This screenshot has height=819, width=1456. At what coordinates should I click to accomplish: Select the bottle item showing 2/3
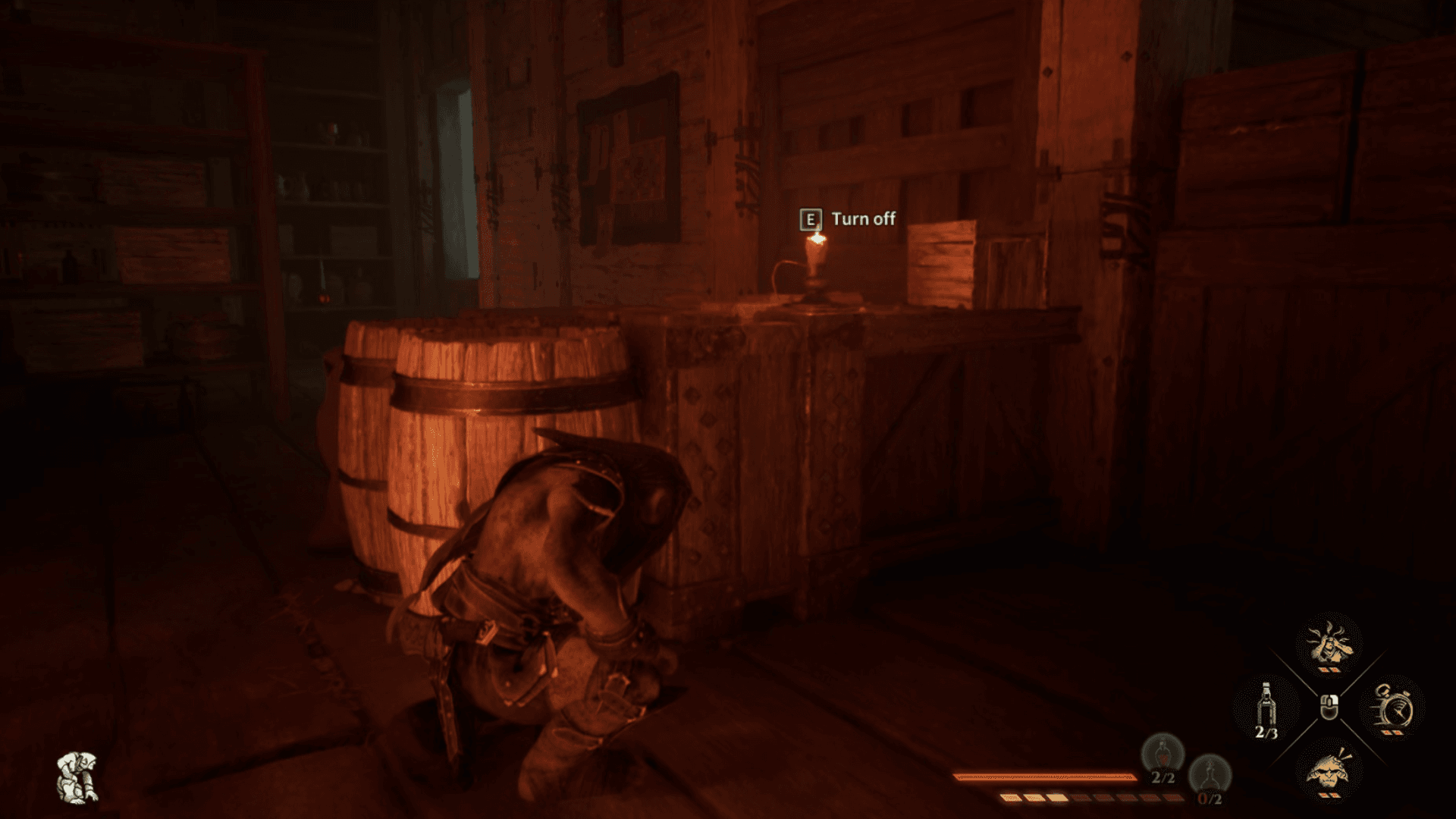tap(1265, 705)
